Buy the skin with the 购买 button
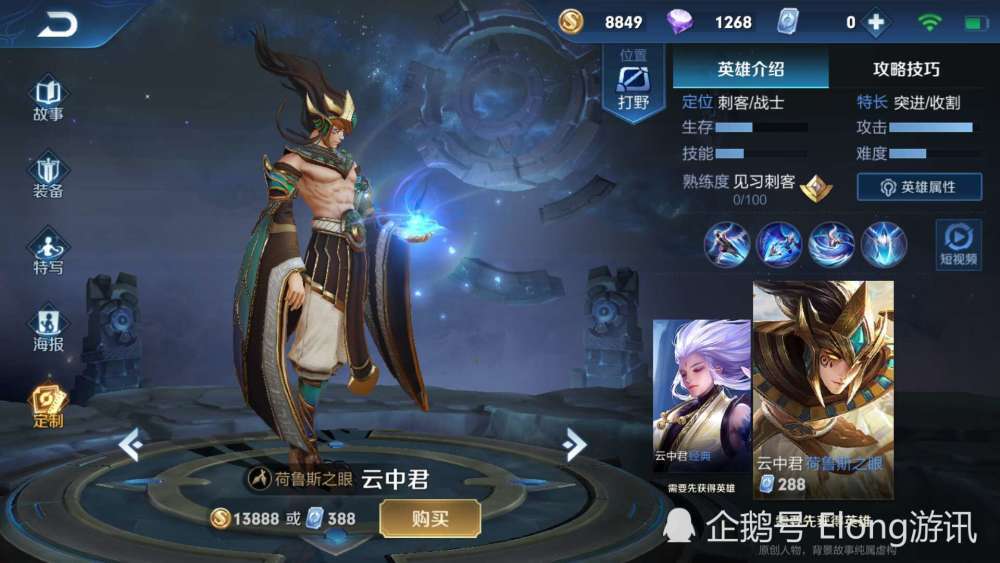The height and width of the screenshot is (563, 1000). click(430, 518)
